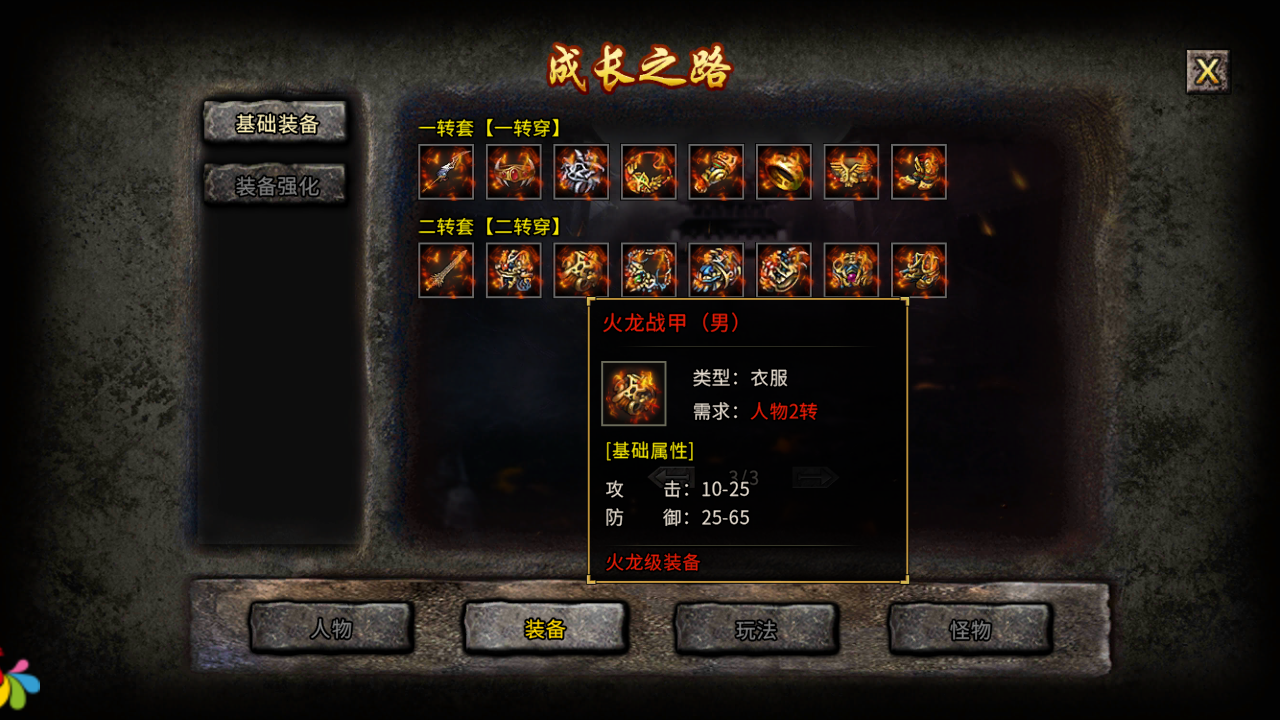This screenshot has height=720, width=1280.
Task: Click the winged medal icon in first-rank set
Action: tap(850, 173)
